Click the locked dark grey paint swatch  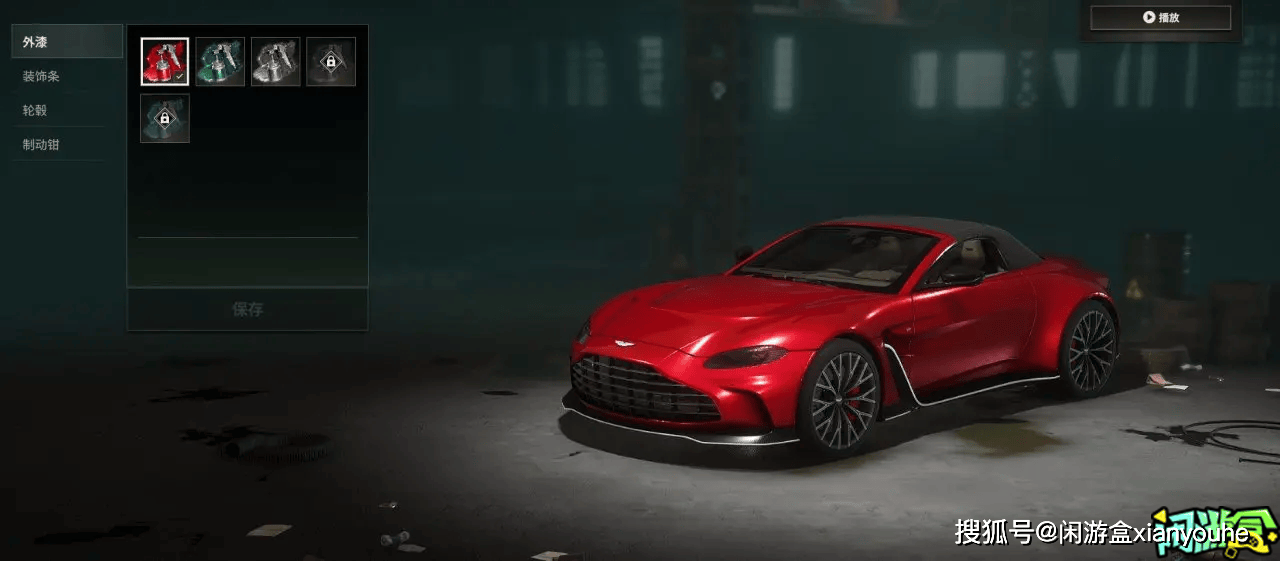coord(331,62)
